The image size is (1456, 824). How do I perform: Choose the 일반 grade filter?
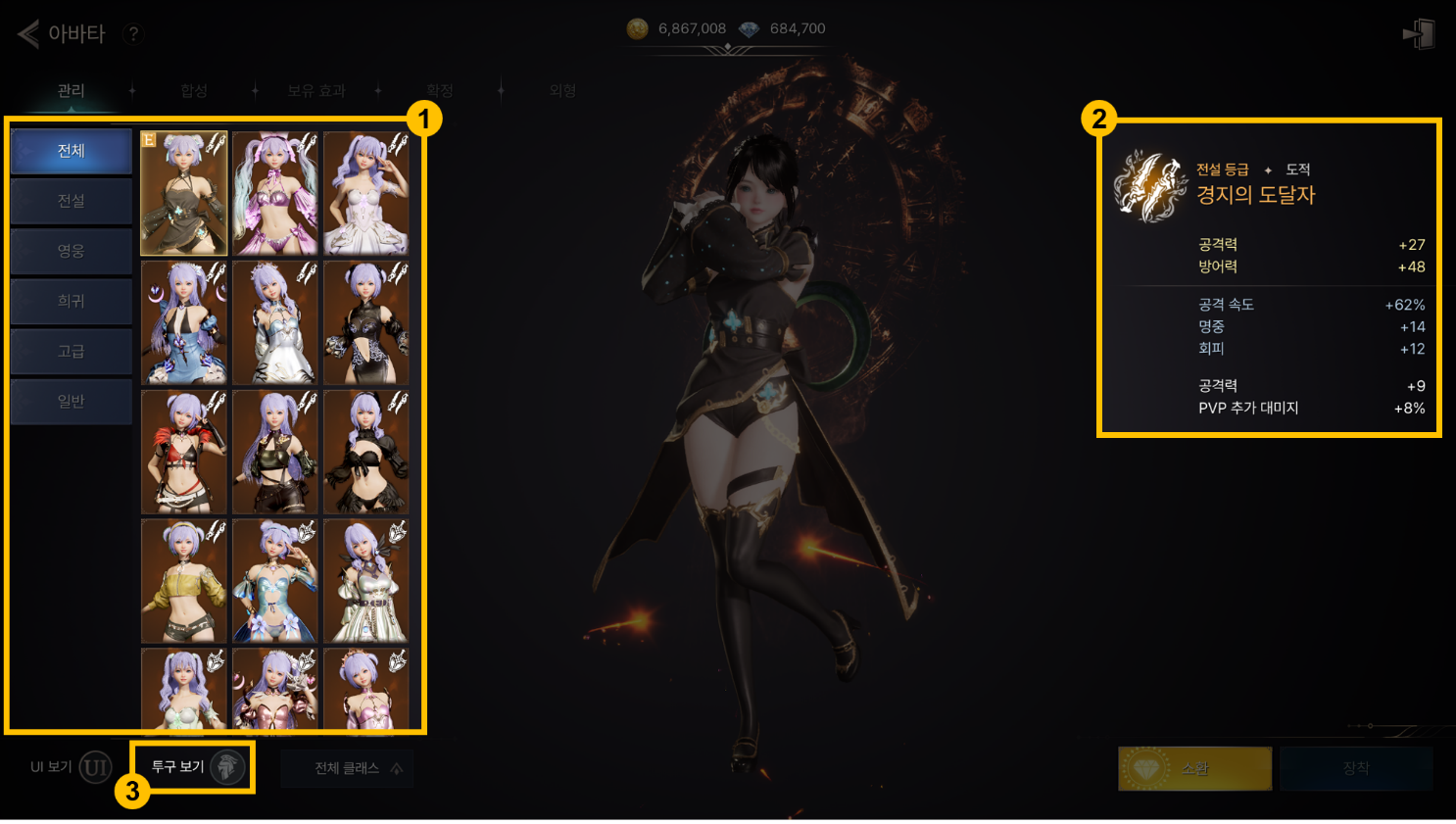pos(72,401)
